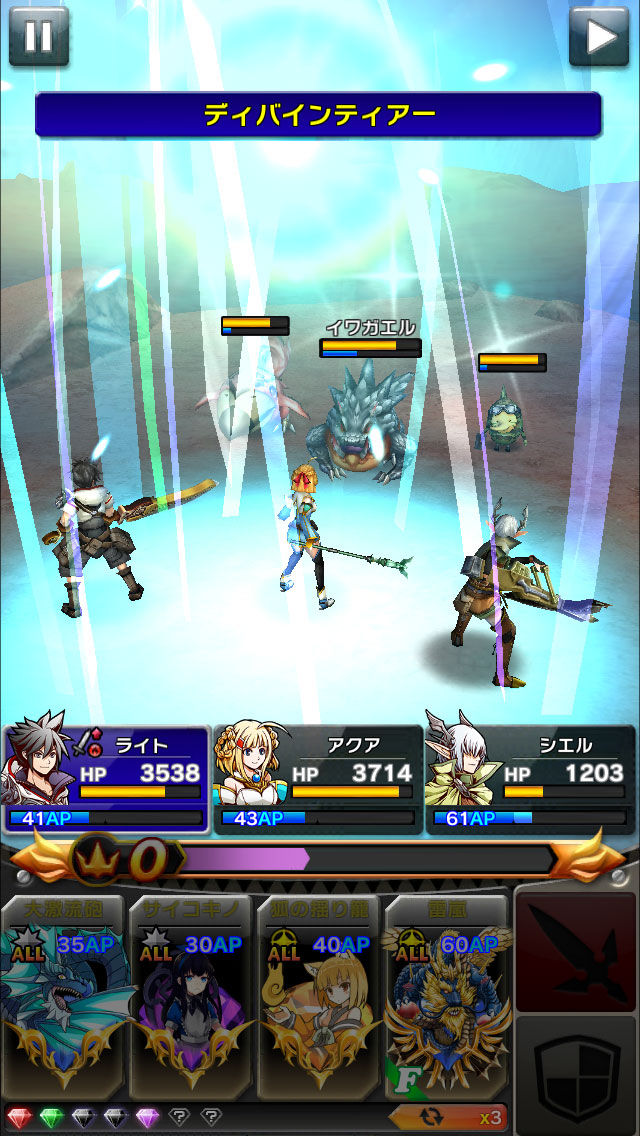Tap the fast-forward play button

599,35
